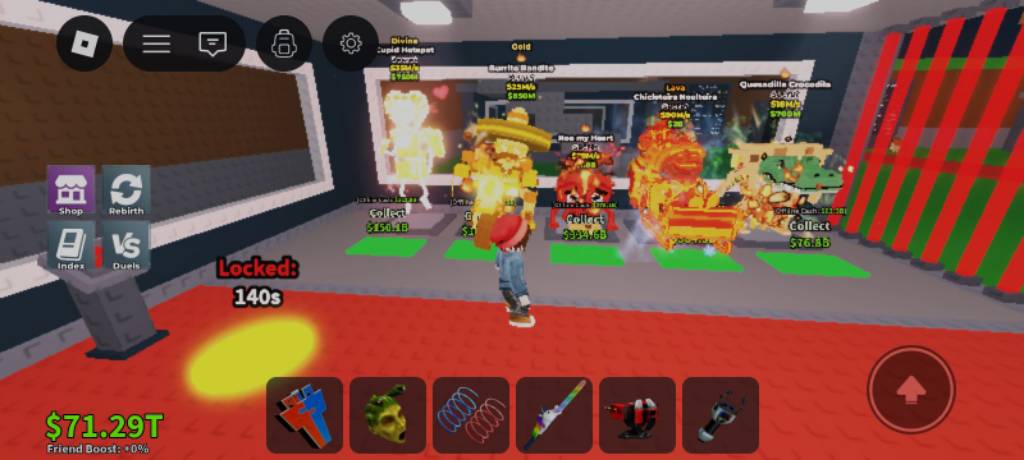Select the rainbow unicorn sword slot
Viewport: 1024px width, 460px height.
(554, 414)
